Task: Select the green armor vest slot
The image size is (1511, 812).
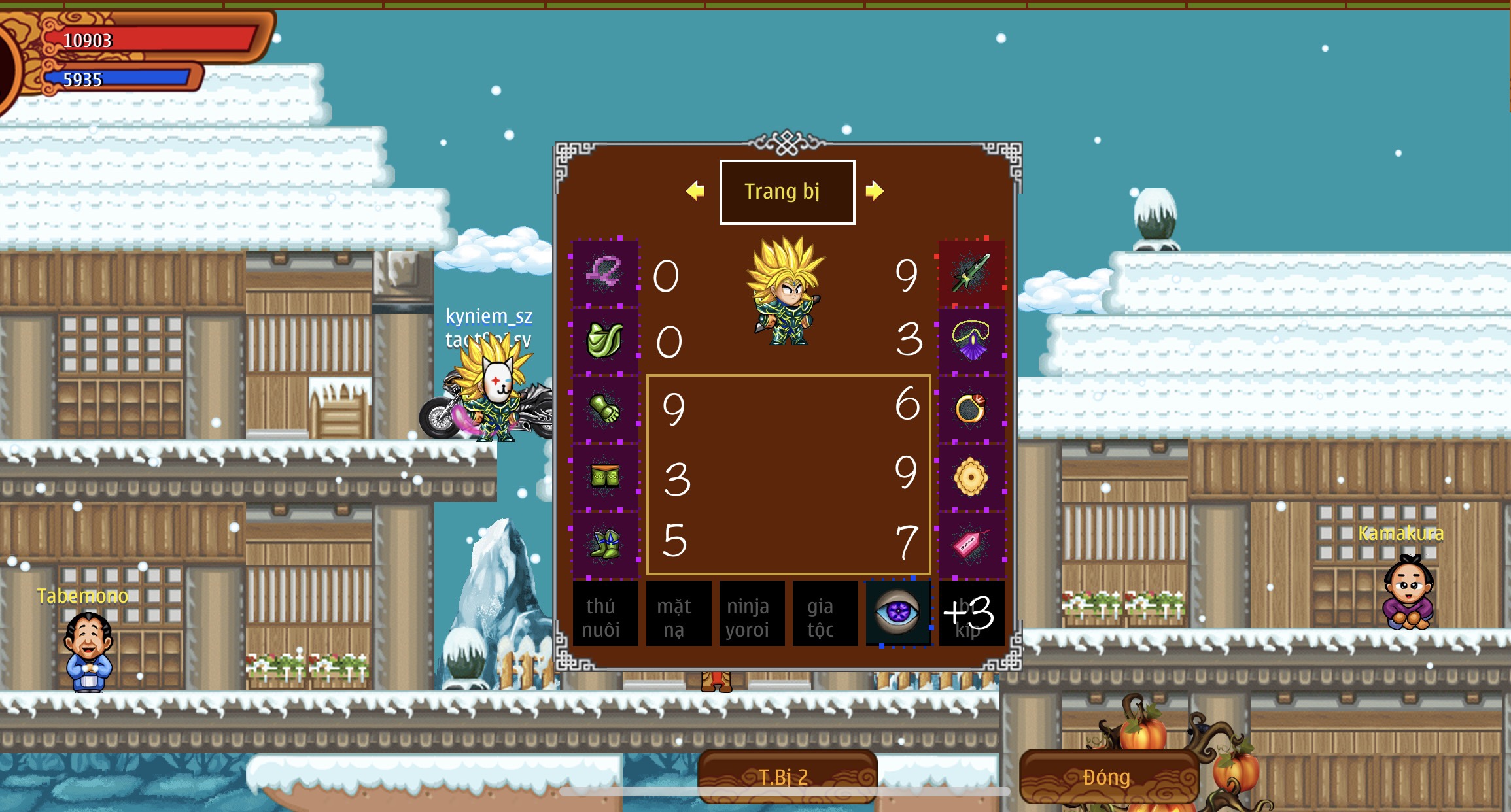Action: 605,341
